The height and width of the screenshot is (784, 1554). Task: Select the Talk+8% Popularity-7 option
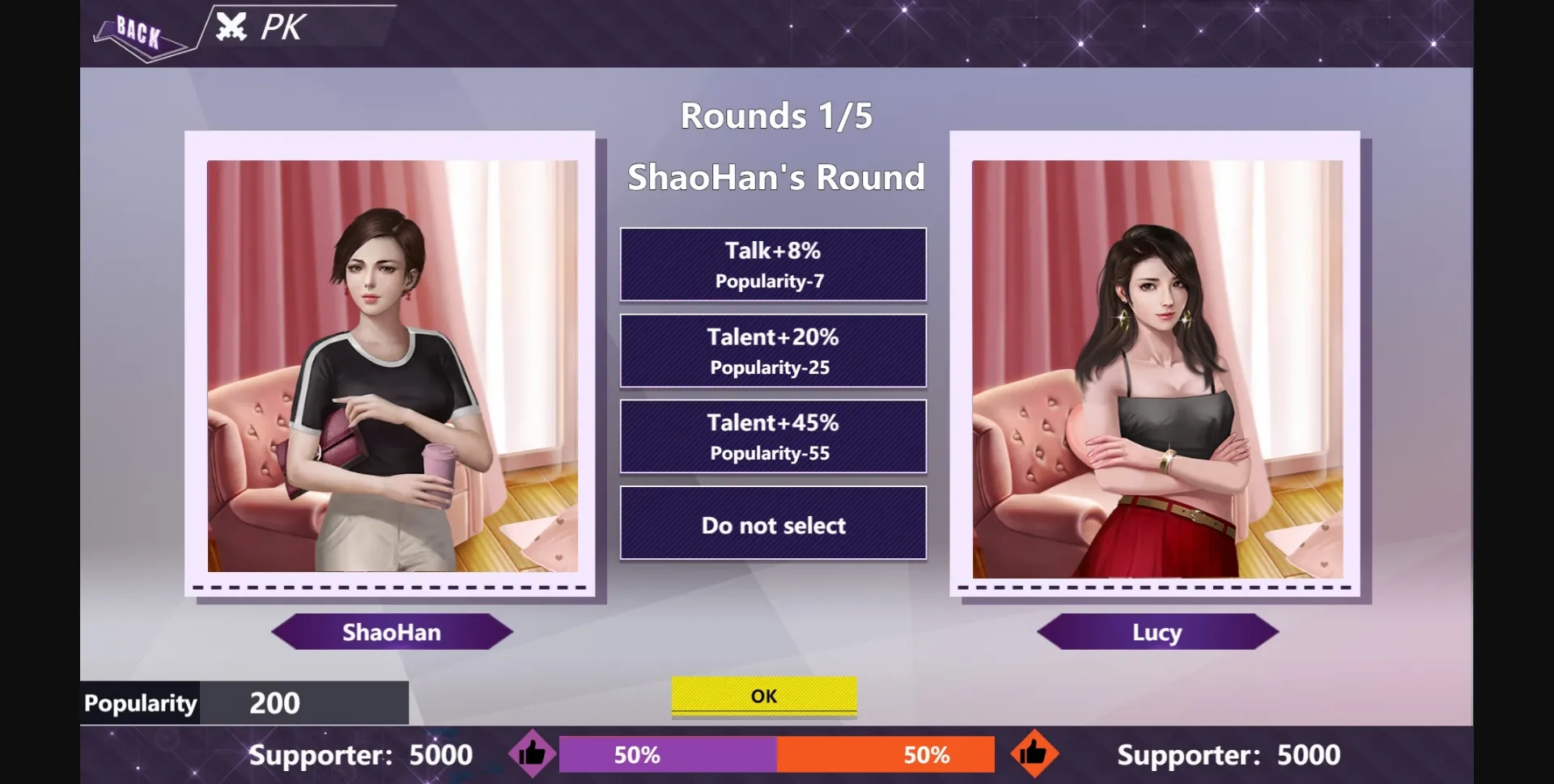point(773,264)
